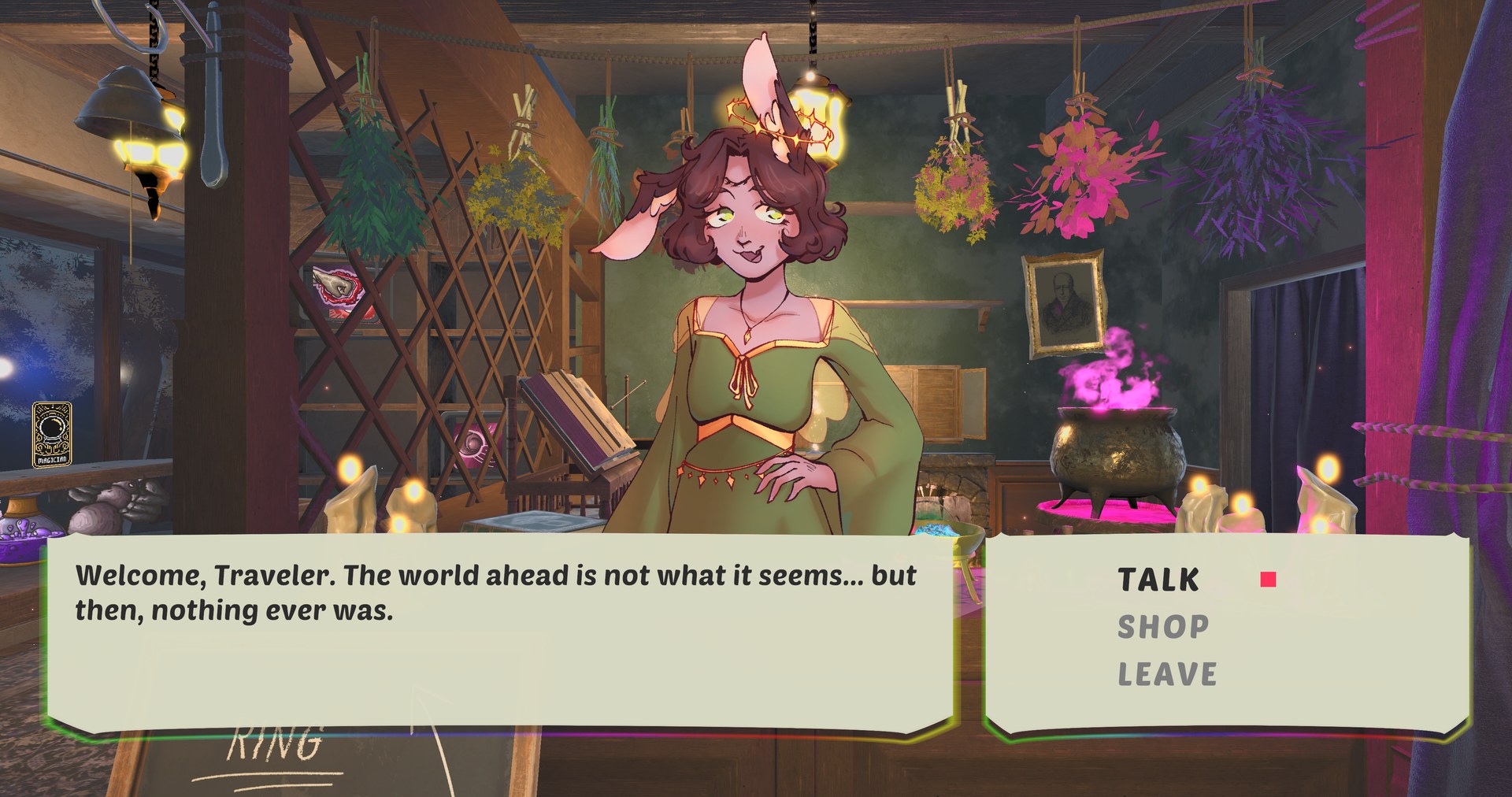This screenshot has width=1512, height=797.
Task: Open the SHOP menu entry
Action: [x=1163, y=628]
